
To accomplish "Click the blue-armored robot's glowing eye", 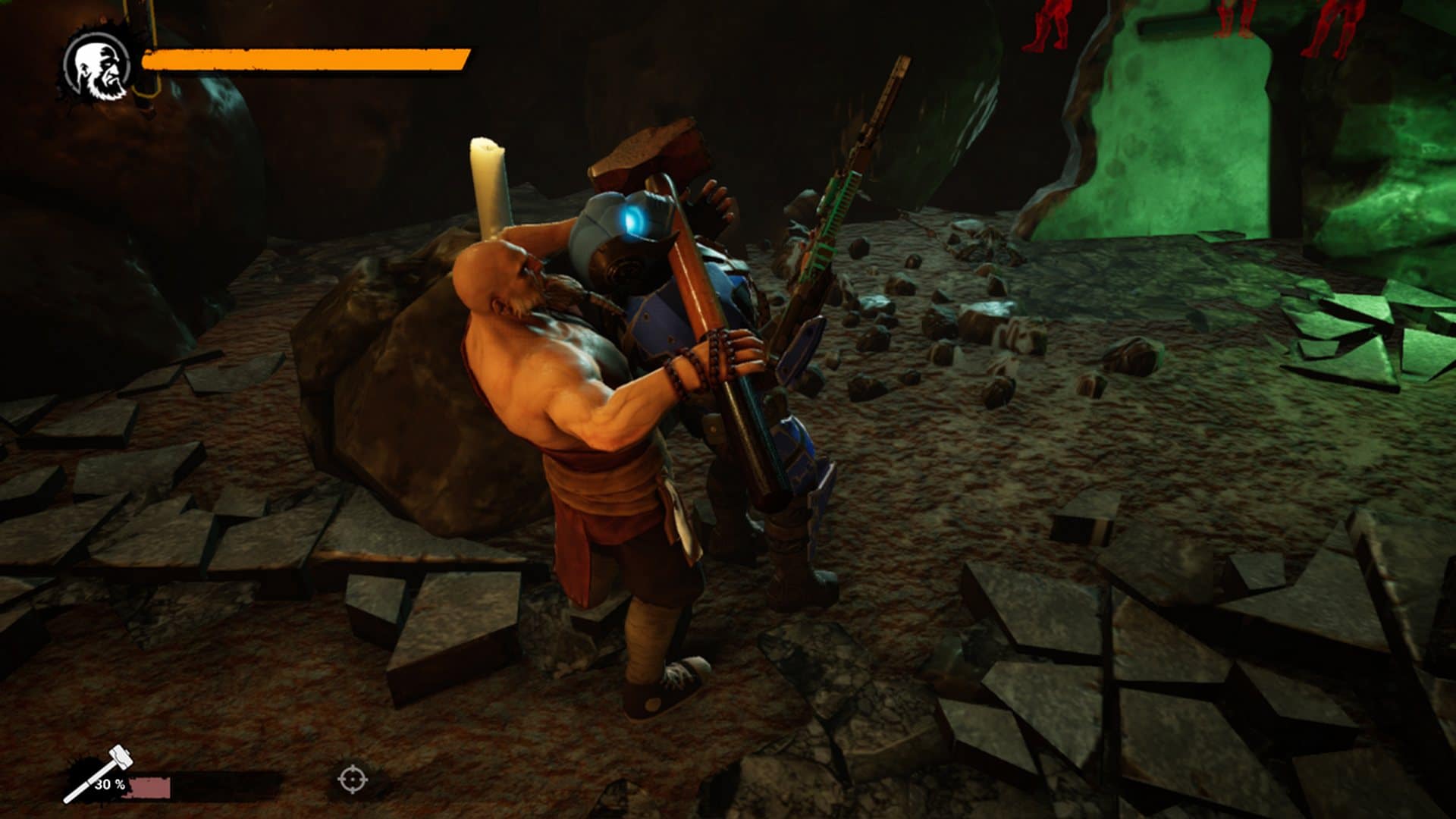I will (x=633, y=218).
